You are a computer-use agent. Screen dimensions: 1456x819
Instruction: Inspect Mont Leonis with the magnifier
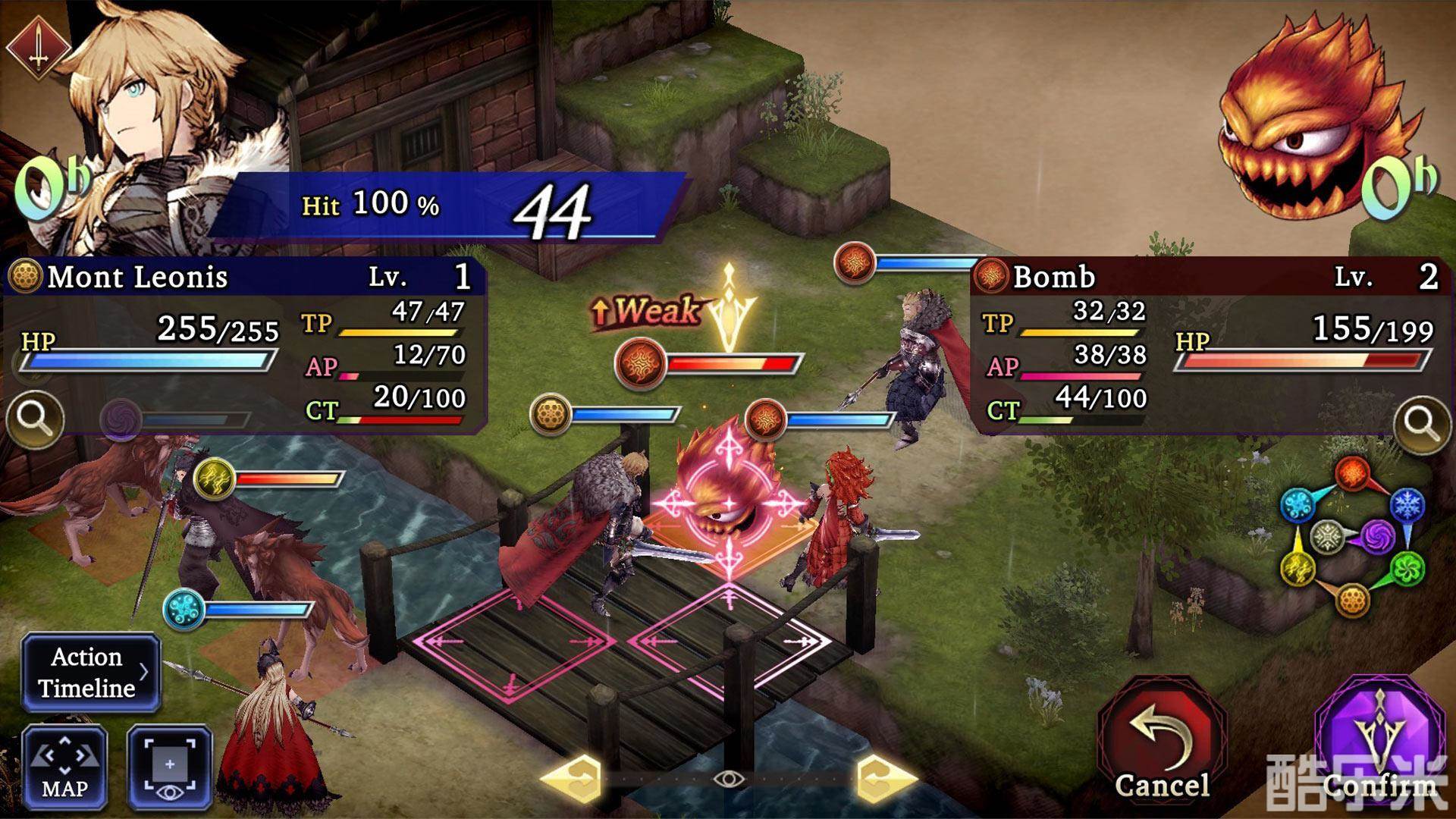point(35,418)
